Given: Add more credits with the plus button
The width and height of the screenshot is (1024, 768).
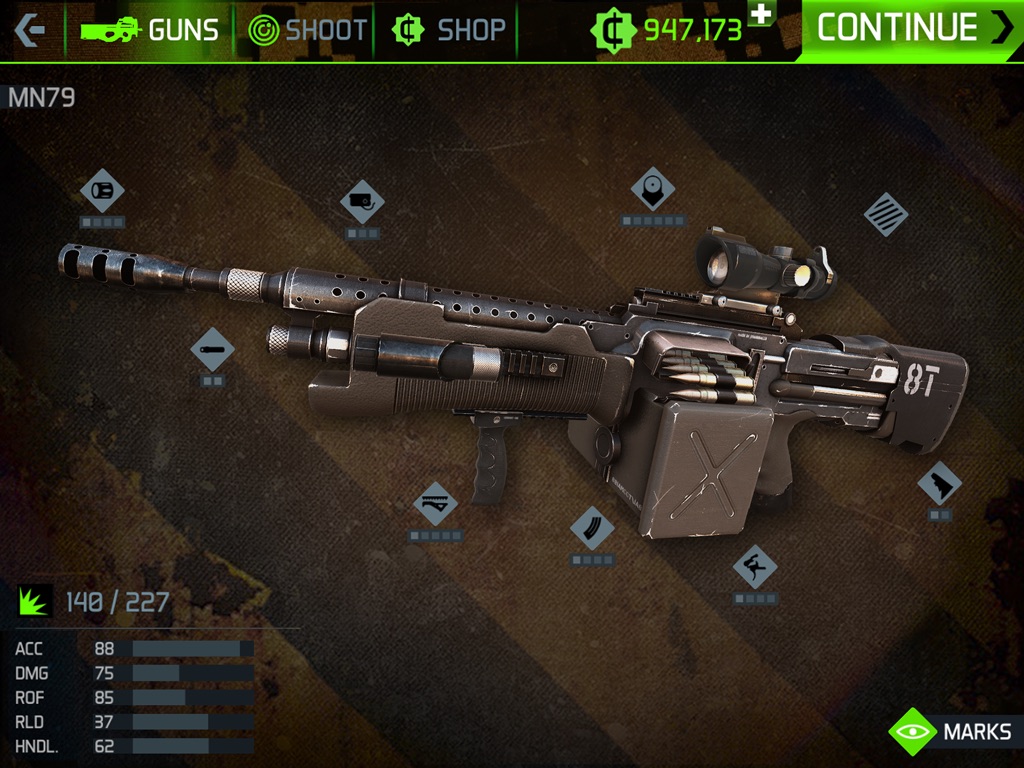Looking at the screenshot, I should click(762, 14).
